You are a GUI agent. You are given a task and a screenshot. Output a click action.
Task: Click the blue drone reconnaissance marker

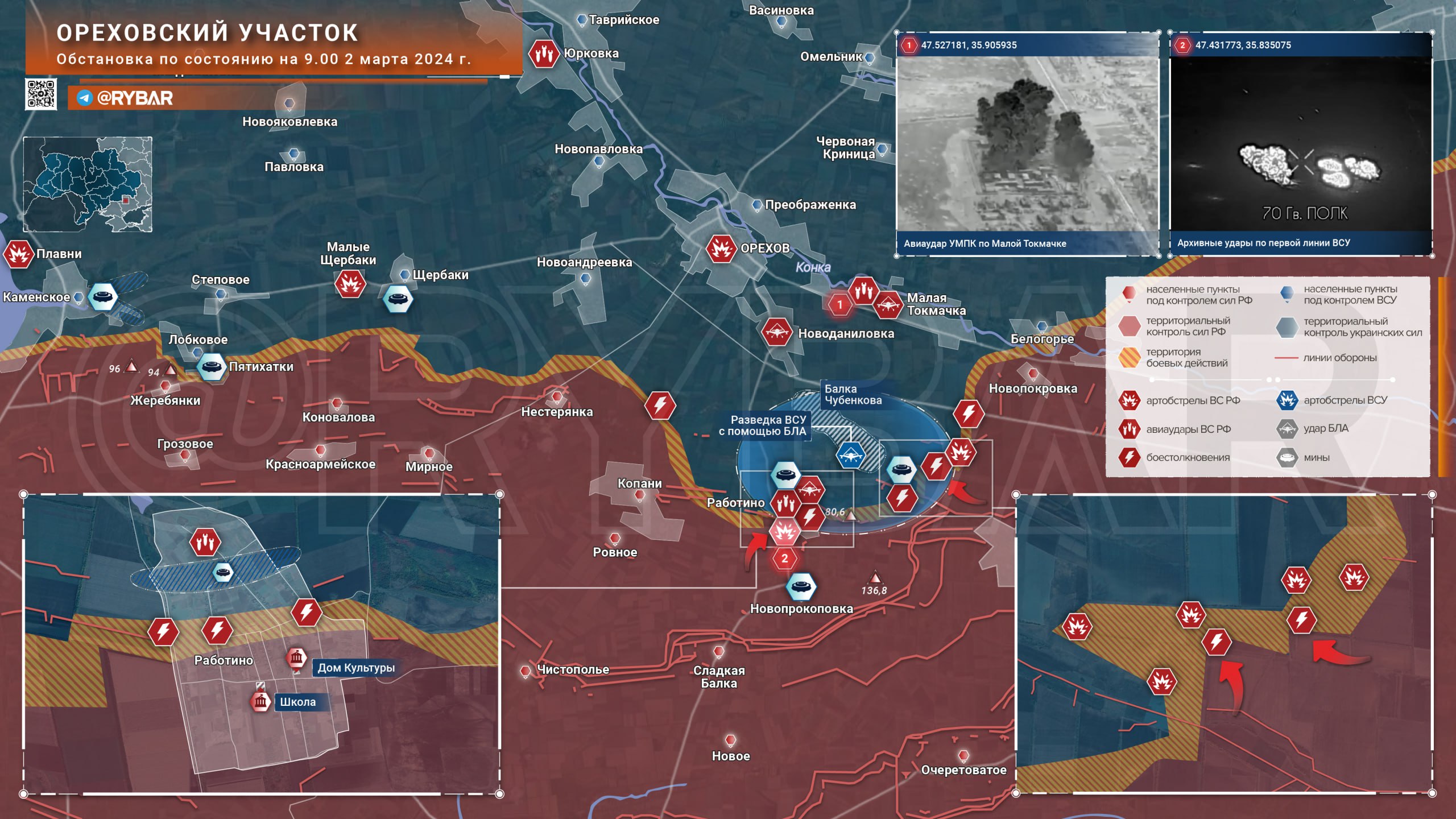click(850, 456)
